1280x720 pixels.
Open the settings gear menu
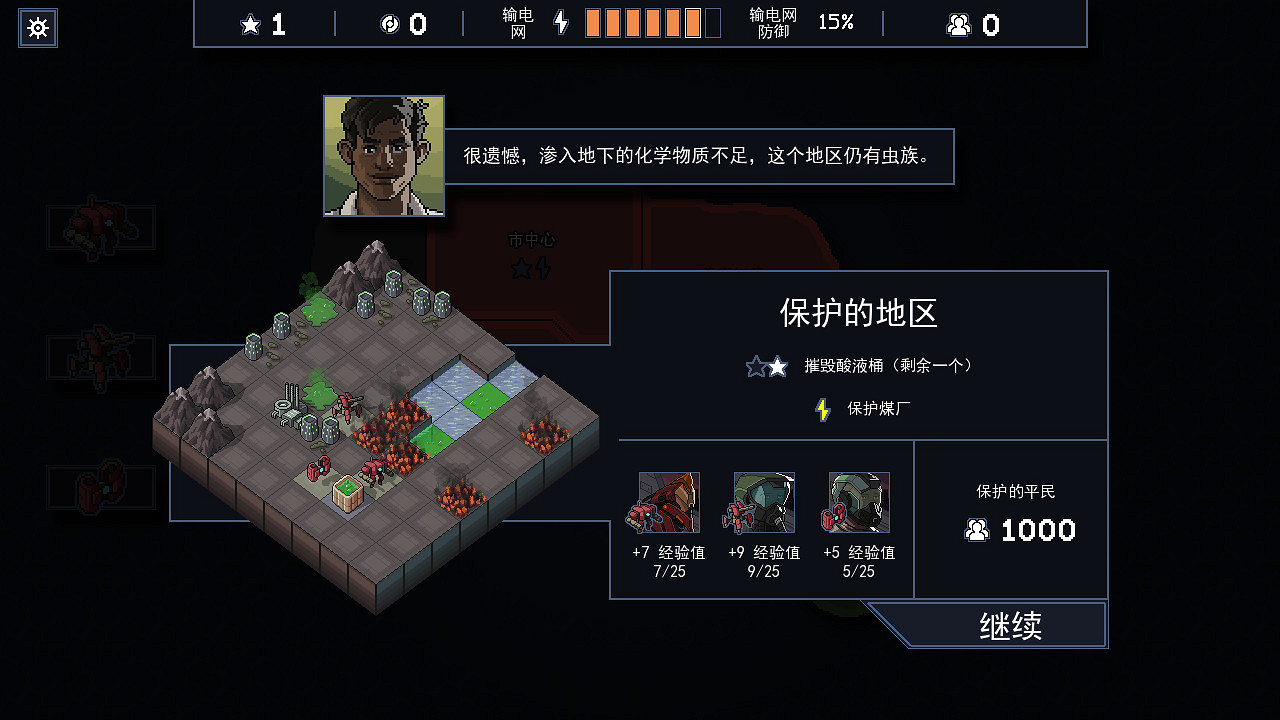(x=37, y=27)
